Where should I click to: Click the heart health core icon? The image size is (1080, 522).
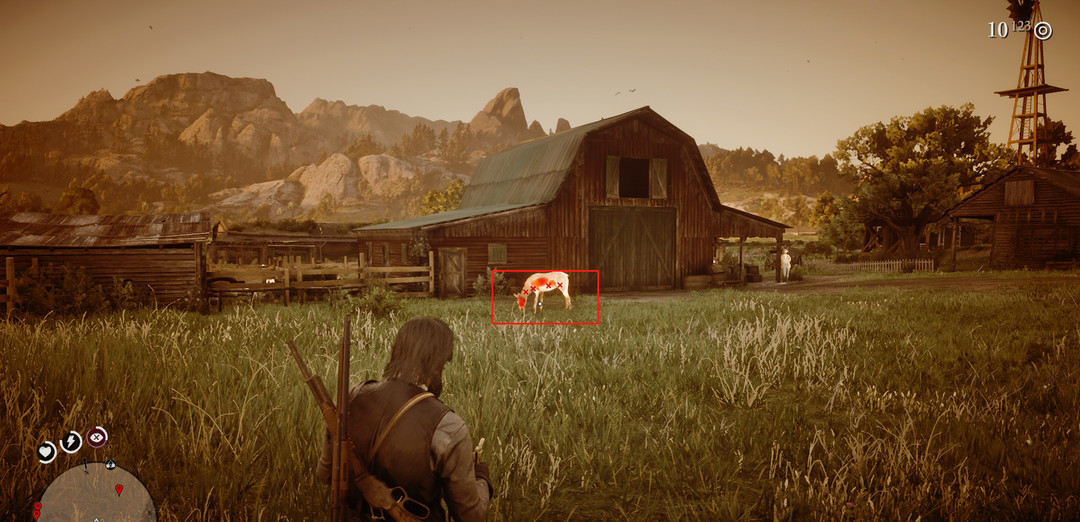pos(46,452)
